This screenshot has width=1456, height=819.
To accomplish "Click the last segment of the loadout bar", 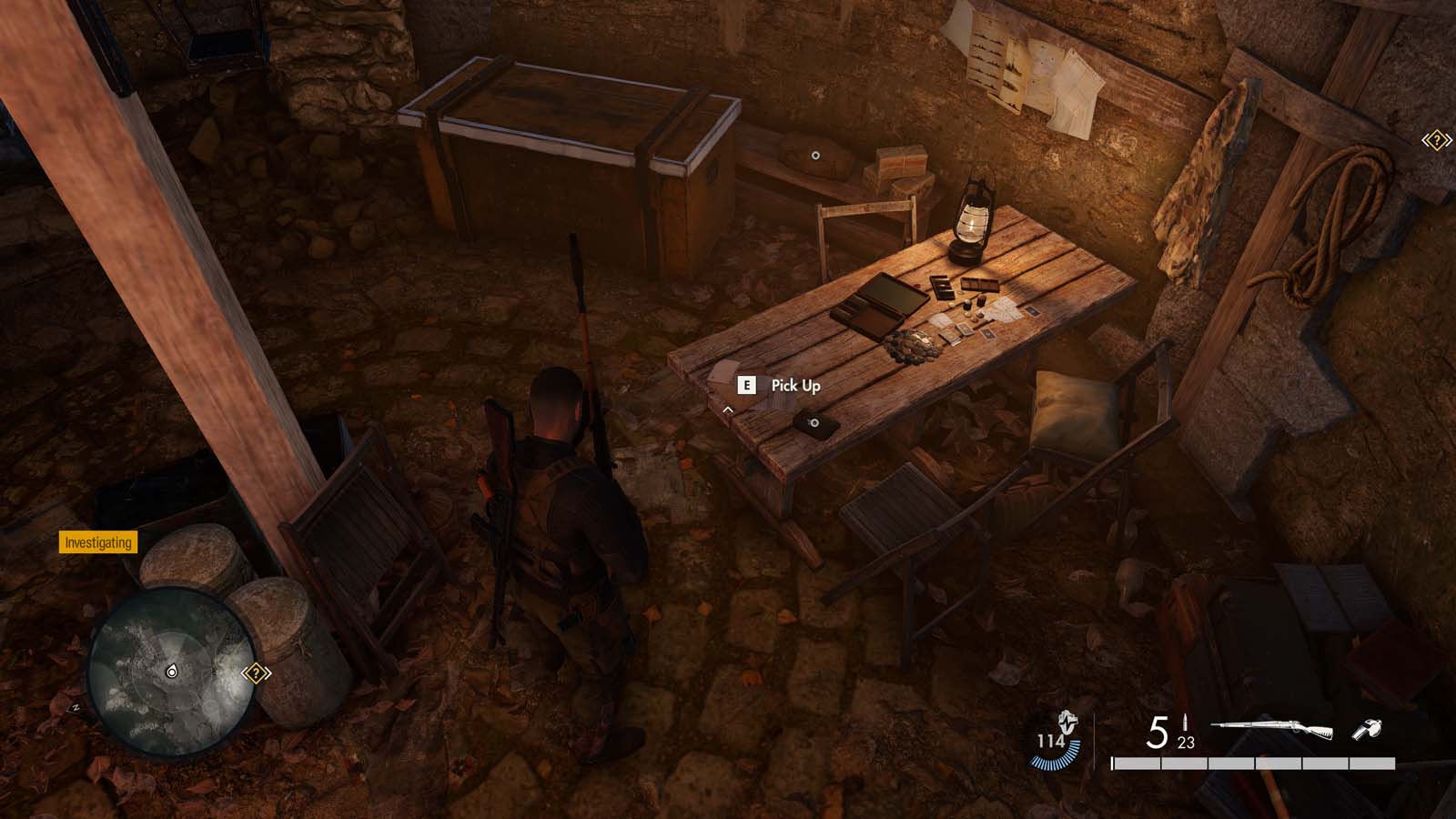I will point(1370,763).
